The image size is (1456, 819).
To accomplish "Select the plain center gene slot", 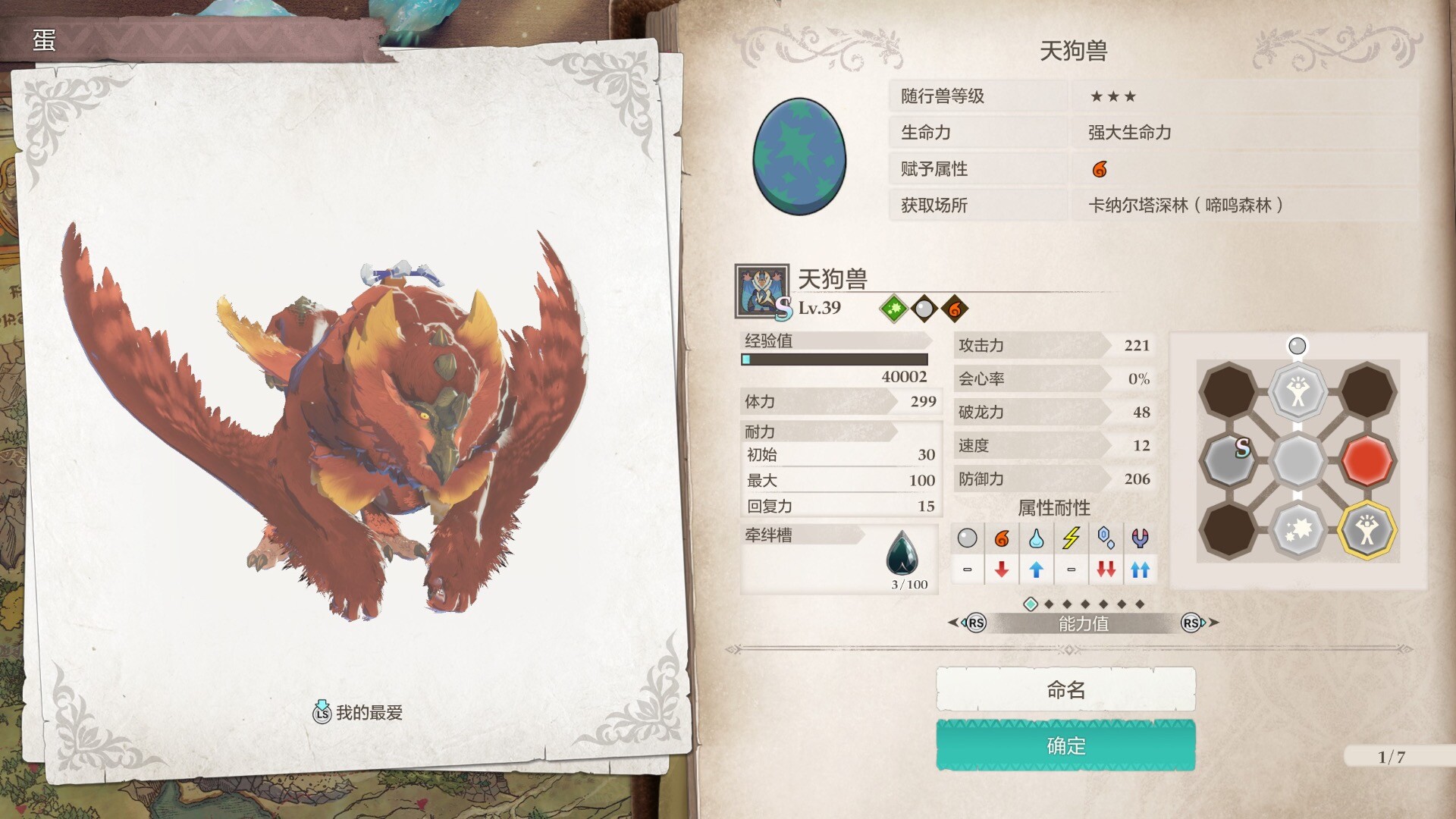I will coord(1298,460).
